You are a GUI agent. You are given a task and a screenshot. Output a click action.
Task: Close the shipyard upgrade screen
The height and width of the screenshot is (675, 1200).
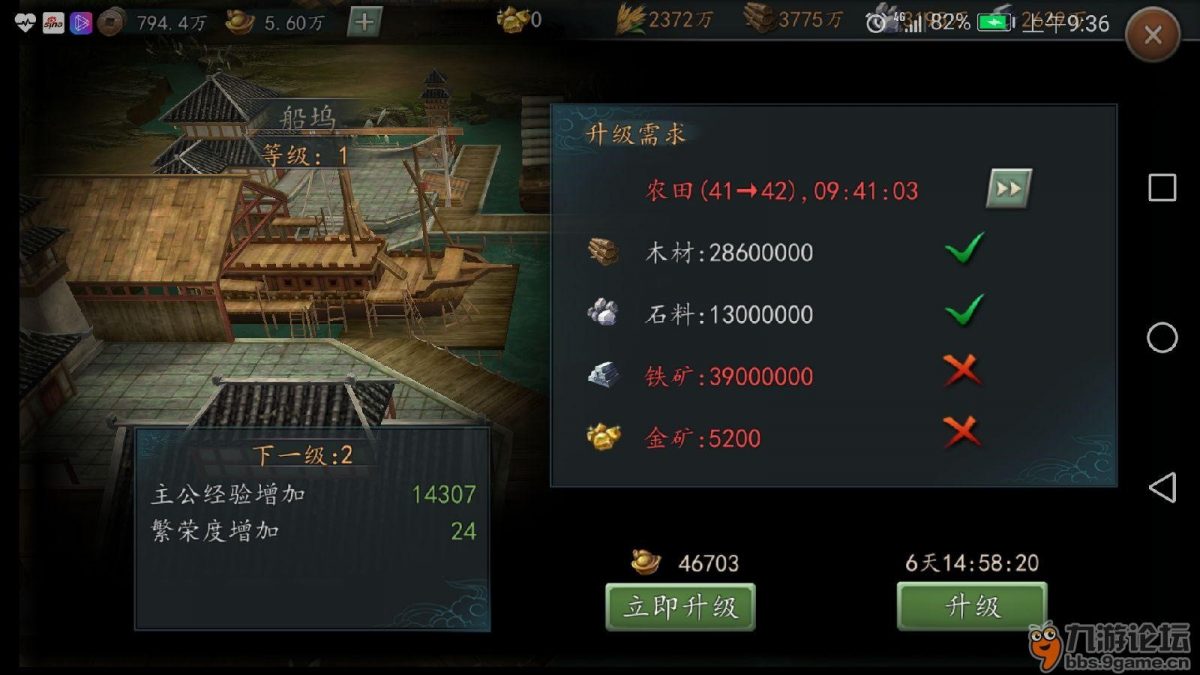pyautogui.click(x=1153, y=36)
